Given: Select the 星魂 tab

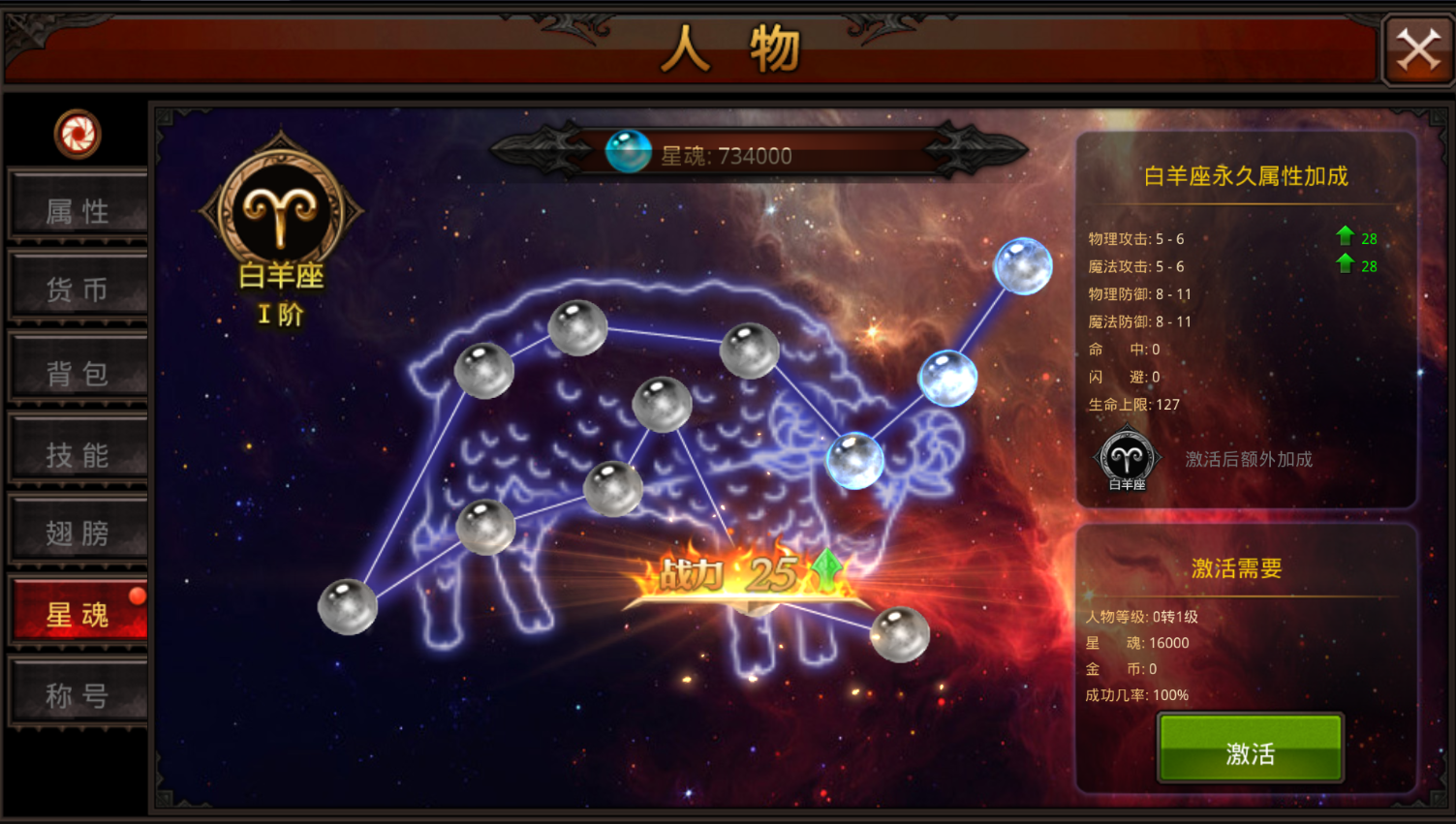Looking at the screenshot, I should (77, 614).
